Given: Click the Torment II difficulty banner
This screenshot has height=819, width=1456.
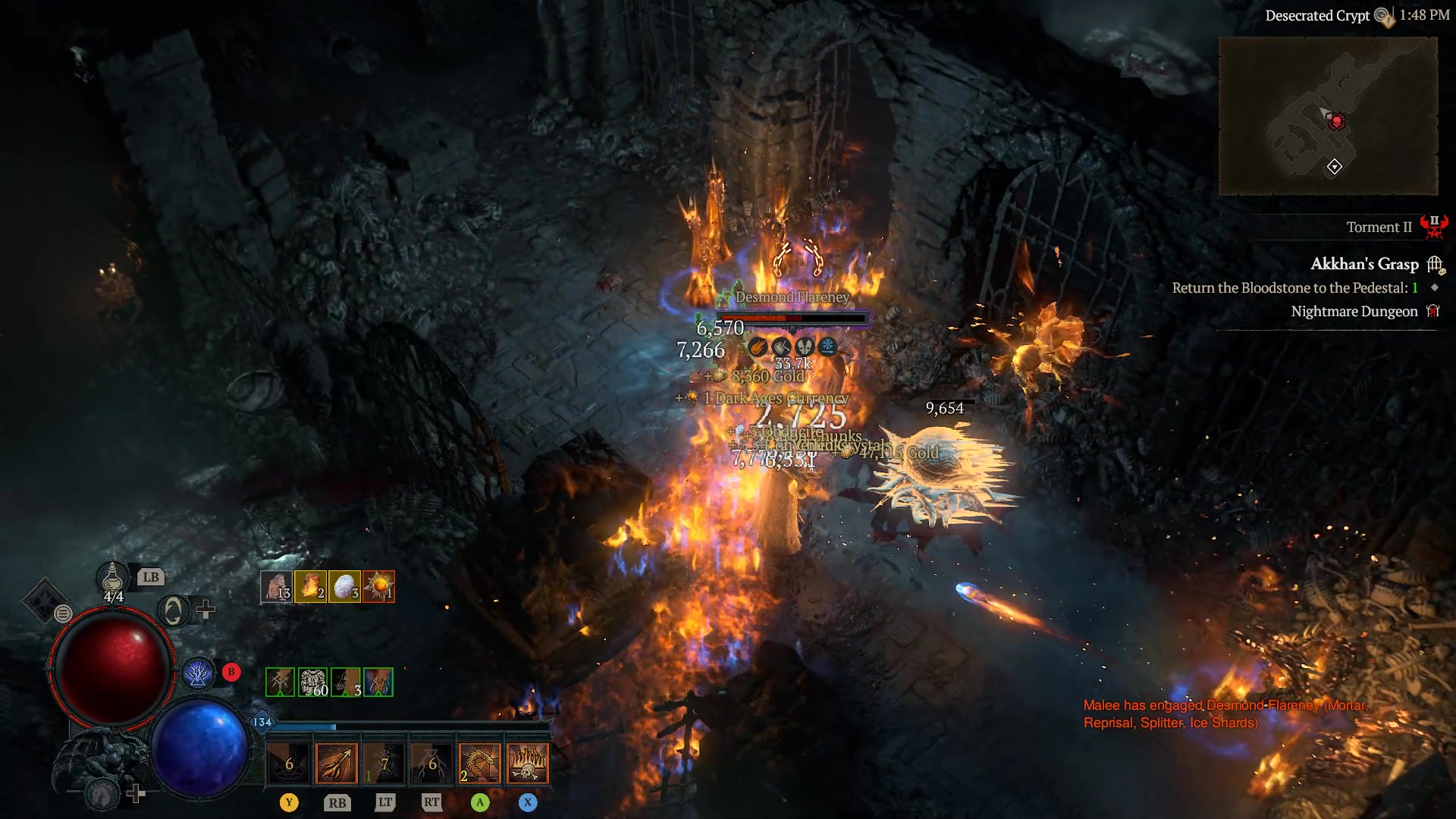Looking at the screenshot, I should pyautogui.click(x=1382, y=227).
